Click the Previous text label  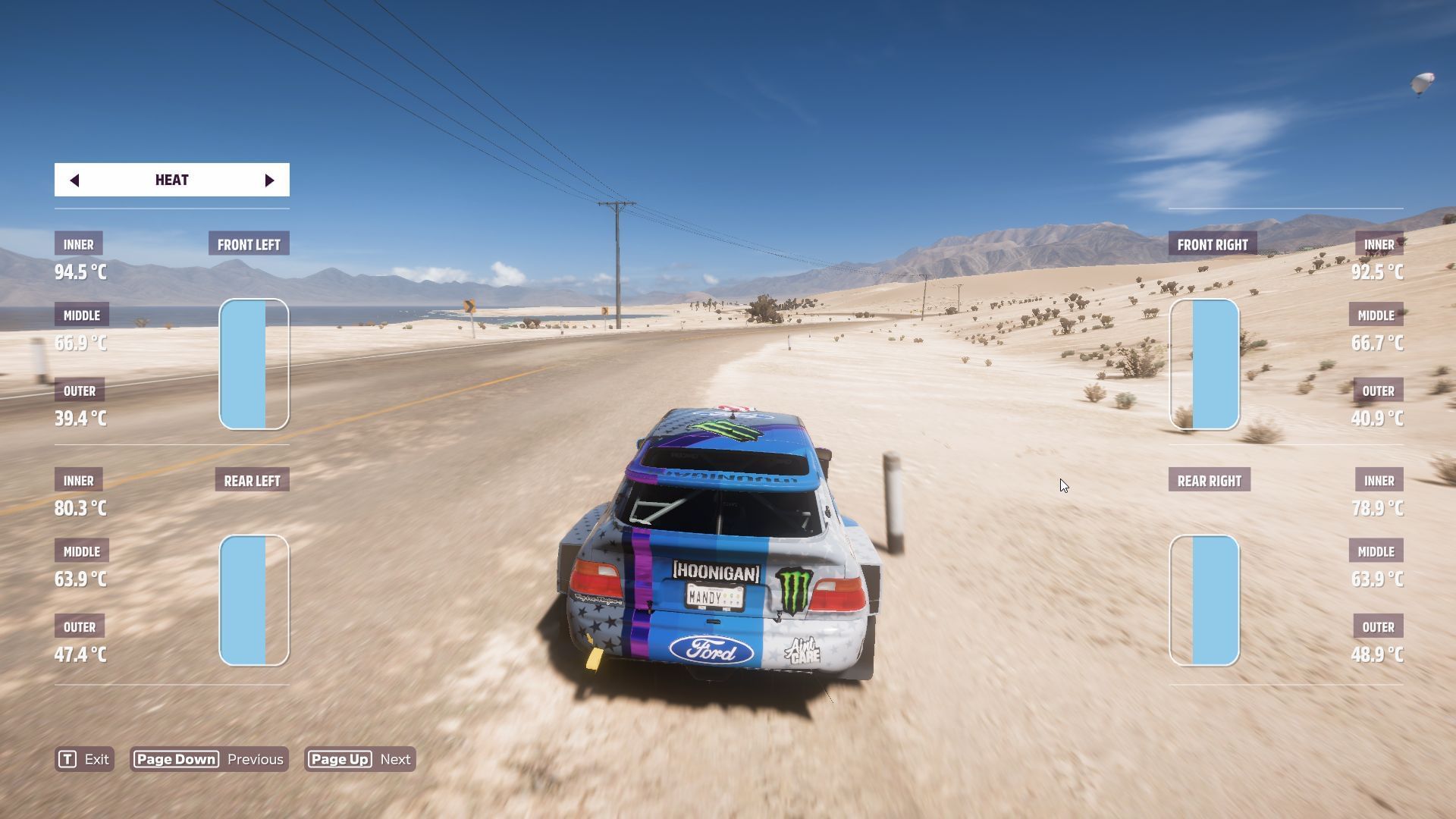click(x=256, y=759)
